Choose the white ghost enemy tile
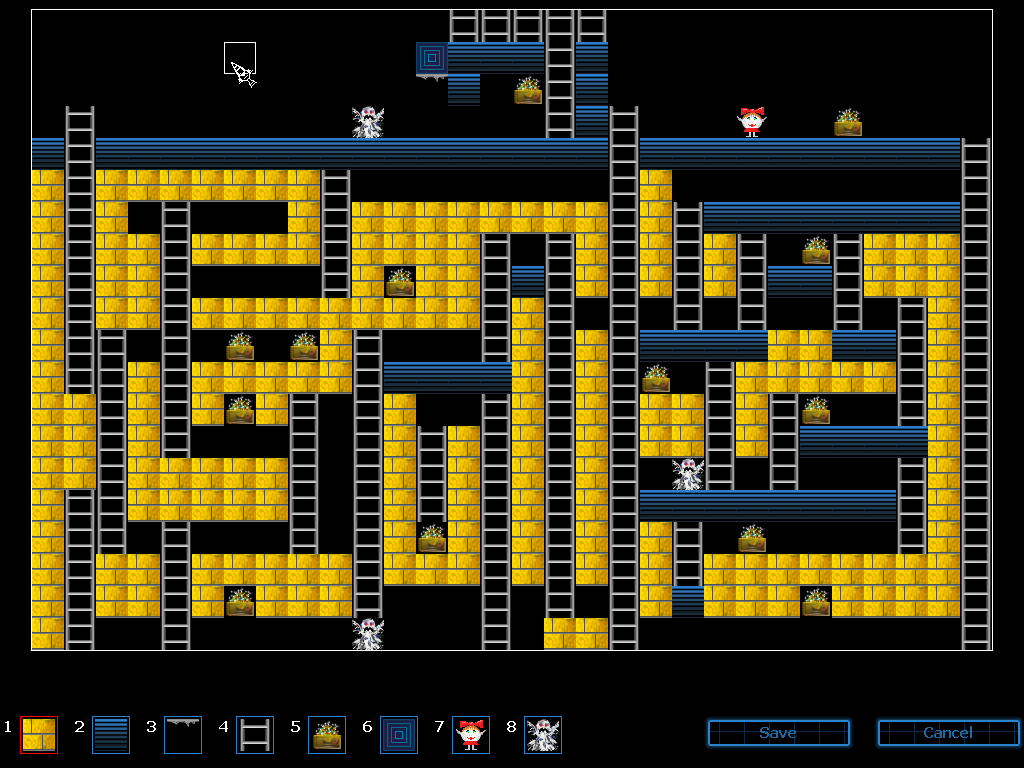This screenshot has width=1024, height=768. coord(543,734)
